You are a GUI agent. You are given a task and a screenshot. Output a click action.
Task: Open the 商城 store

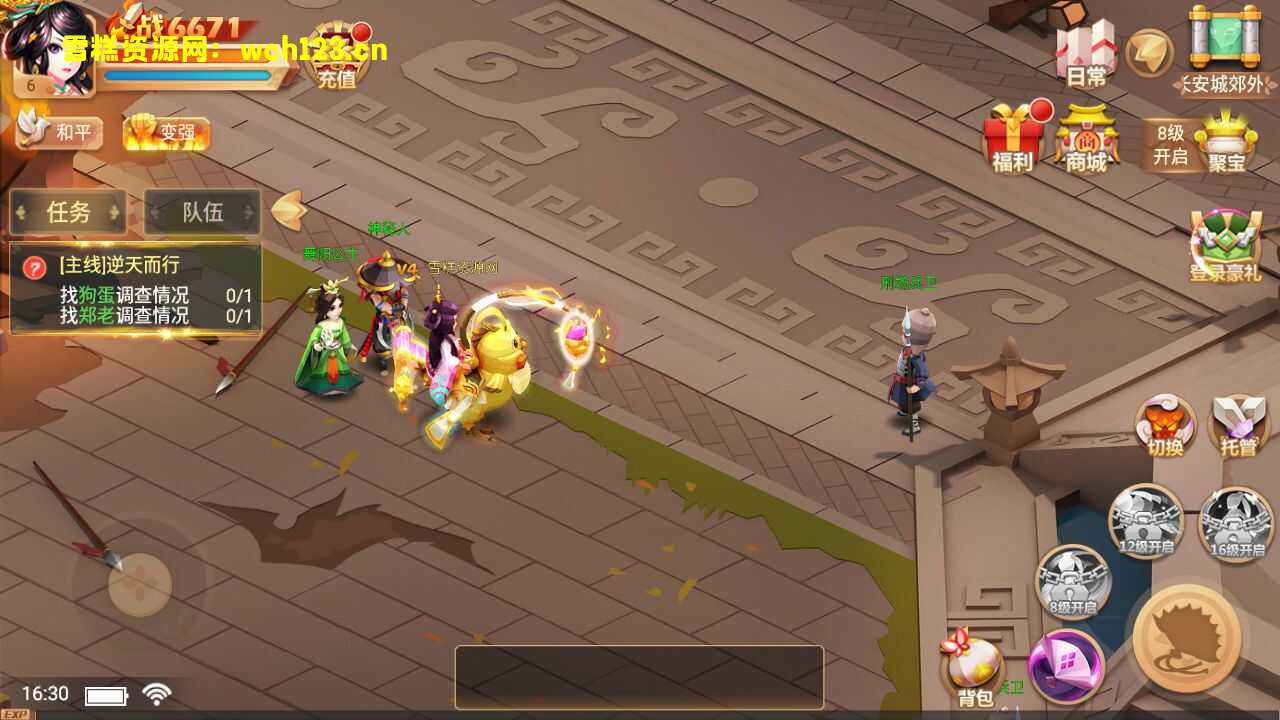[1086, 138]
